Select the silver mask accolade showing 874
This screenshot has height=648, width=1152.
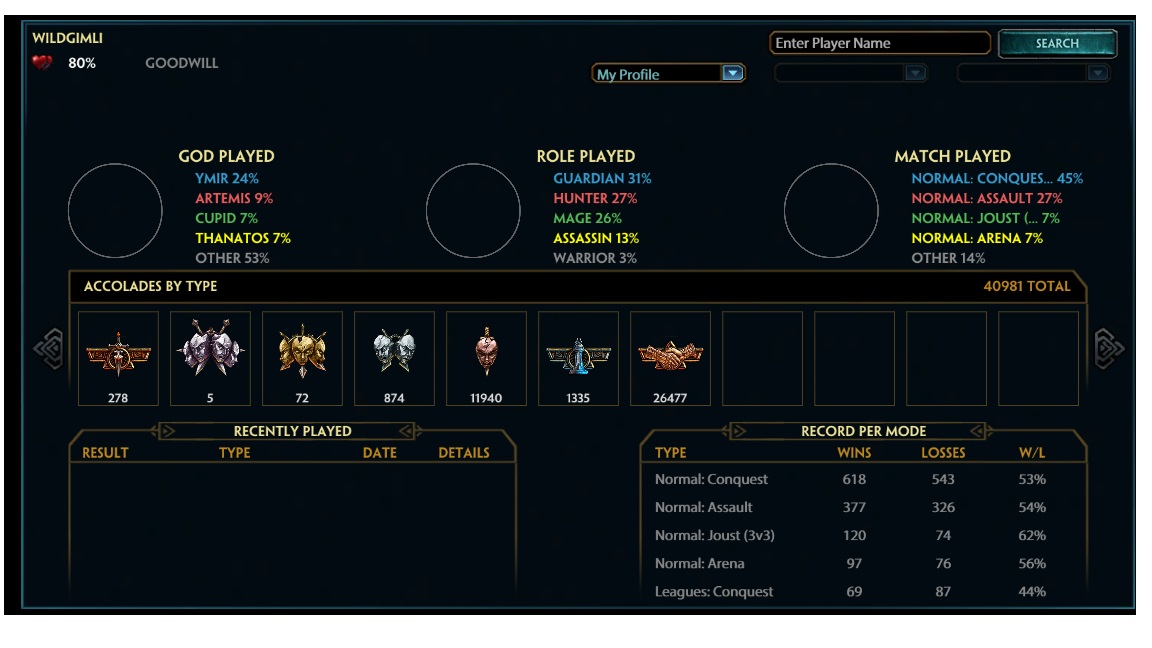point(394,358)
